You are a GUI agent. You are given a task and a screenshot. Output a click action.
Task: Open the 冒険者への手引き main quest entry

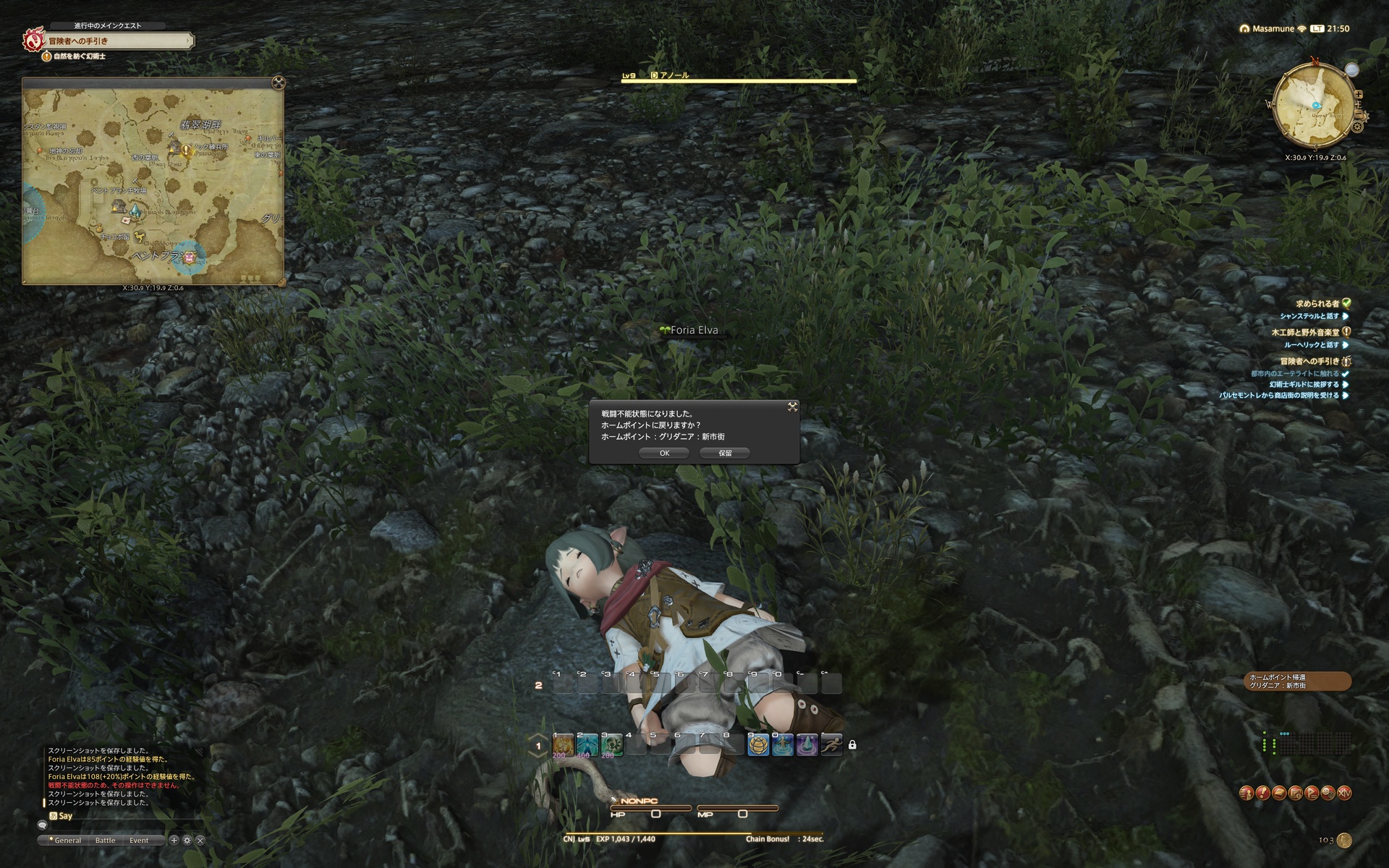[116, 41]
